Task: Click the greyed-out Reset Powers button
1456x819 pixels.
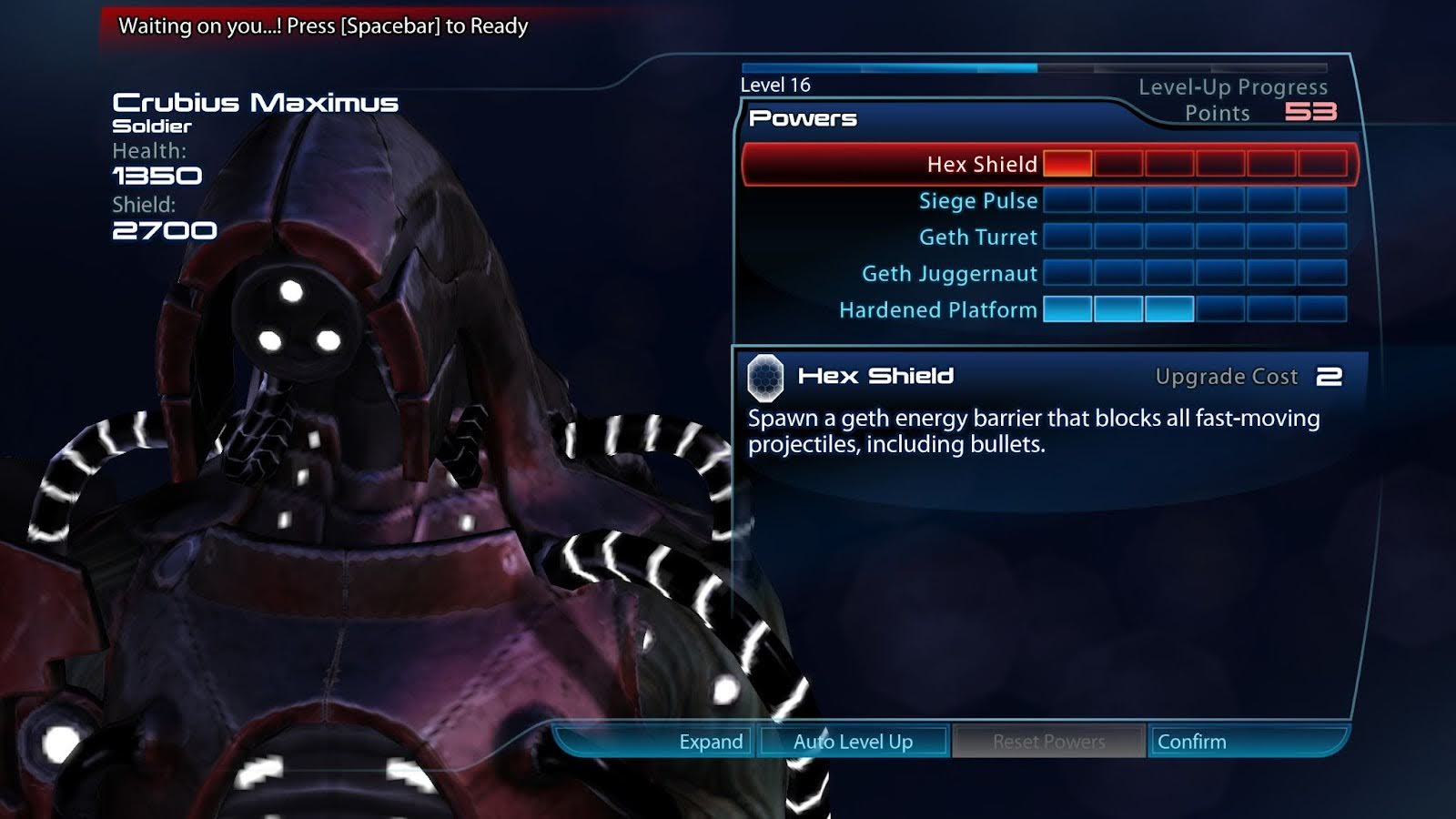Action: point(1048,742)
